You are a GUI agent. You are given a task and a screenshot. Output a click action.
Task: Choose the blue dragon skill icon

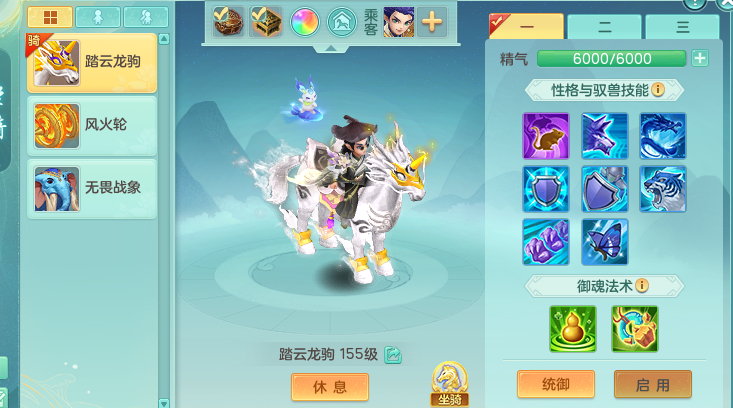664,136
